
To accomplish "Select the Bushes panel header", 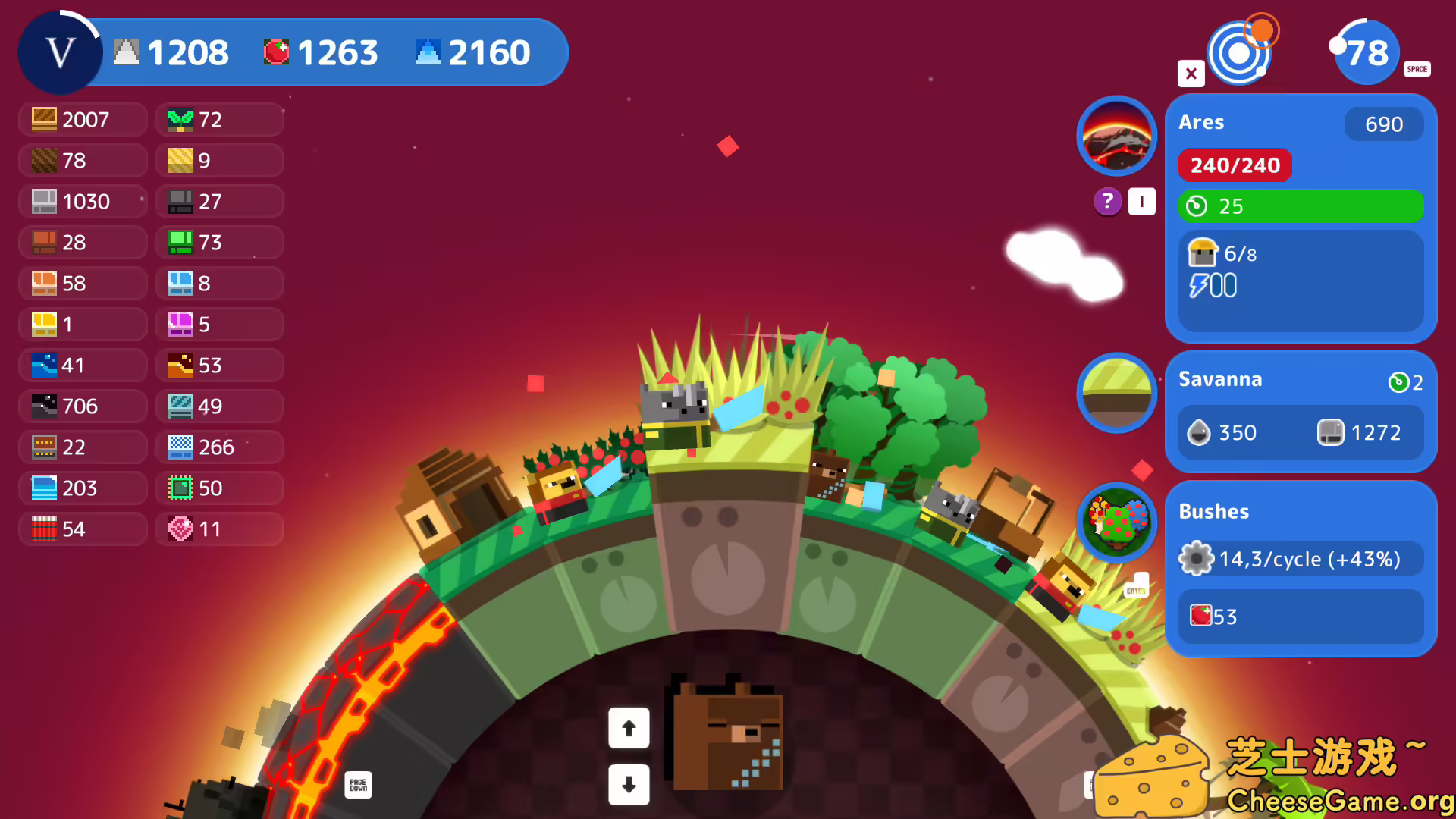I will point(1214,512).
